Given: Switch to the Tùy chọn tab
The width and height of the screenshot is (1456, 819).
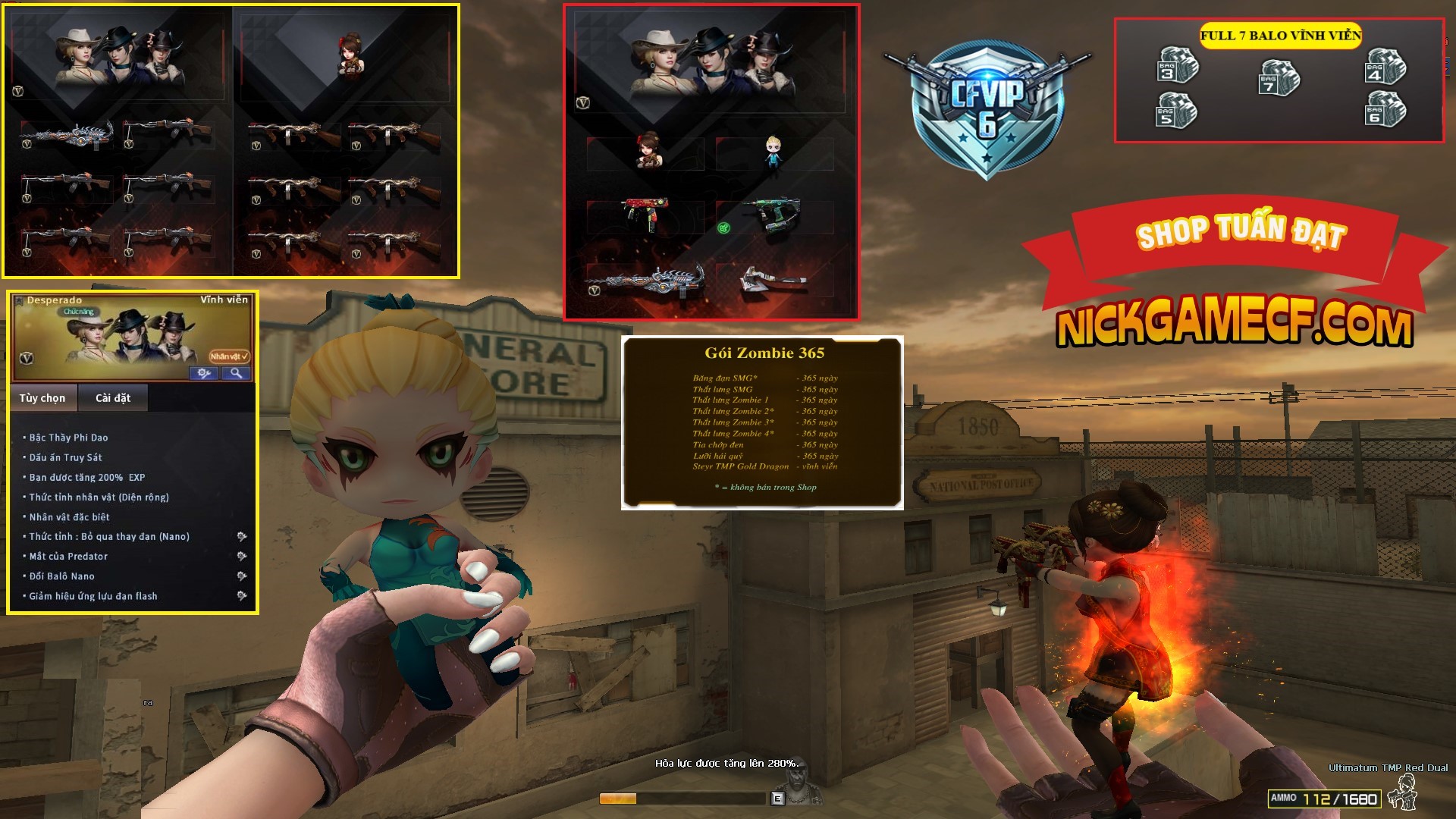Looking at the screenshot, I should [x=42, y=398].
